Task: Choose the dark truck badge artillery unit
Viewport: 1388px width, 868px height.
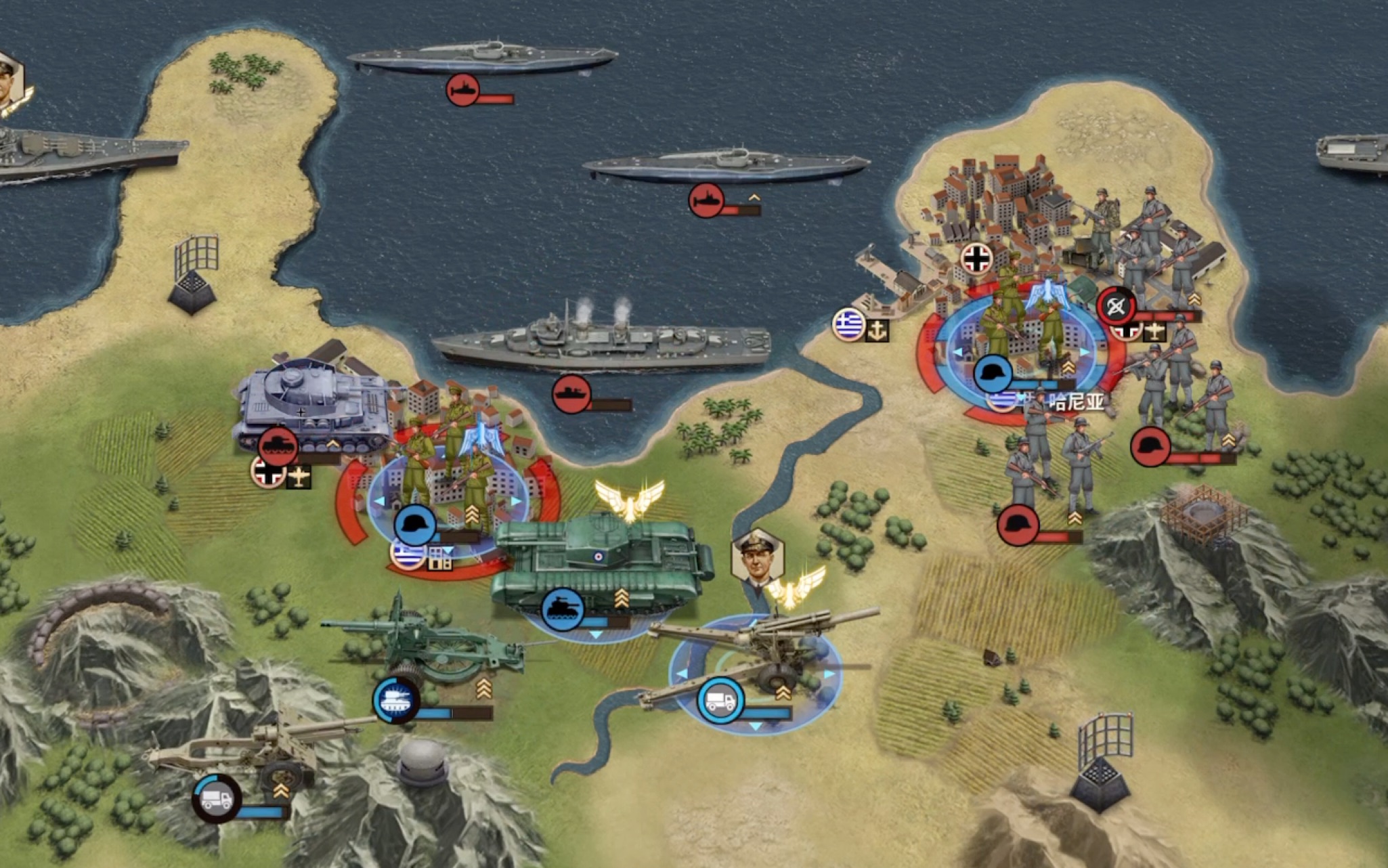Action: (x=216, y=799)
